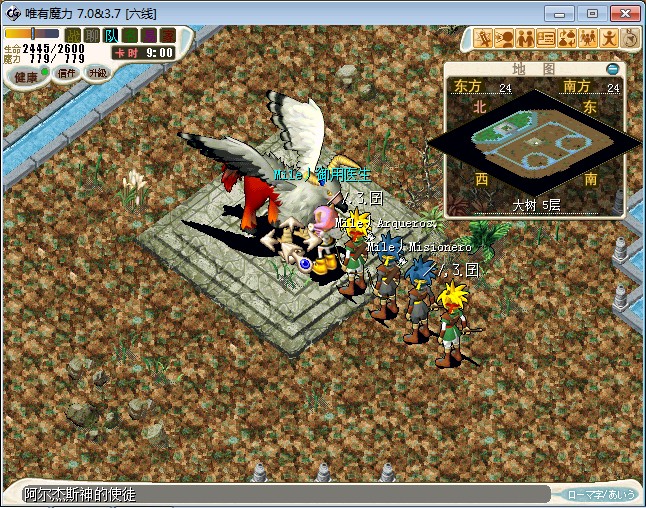
Task: Minimize the game window
Action: [564, 13]
